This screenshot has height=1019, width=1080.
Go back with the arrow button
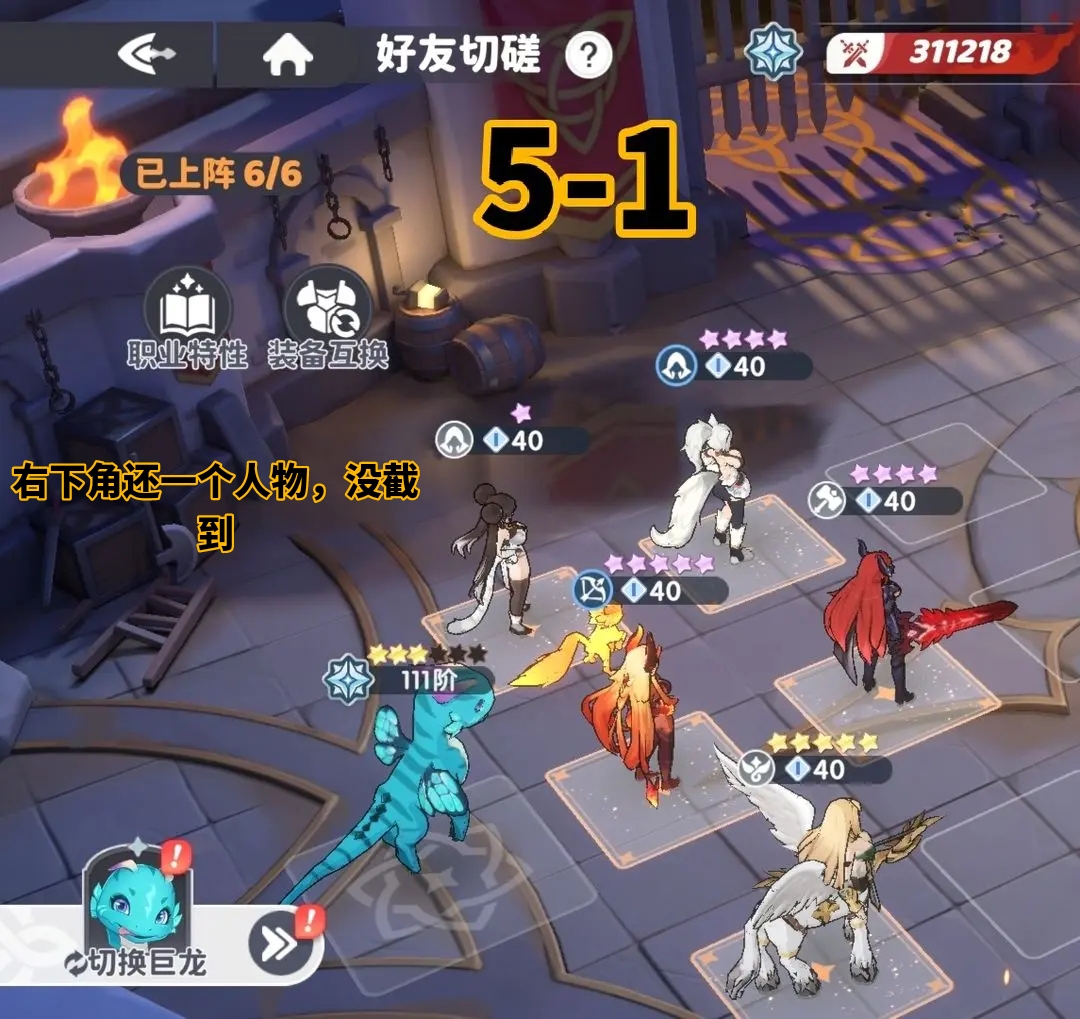147,54
